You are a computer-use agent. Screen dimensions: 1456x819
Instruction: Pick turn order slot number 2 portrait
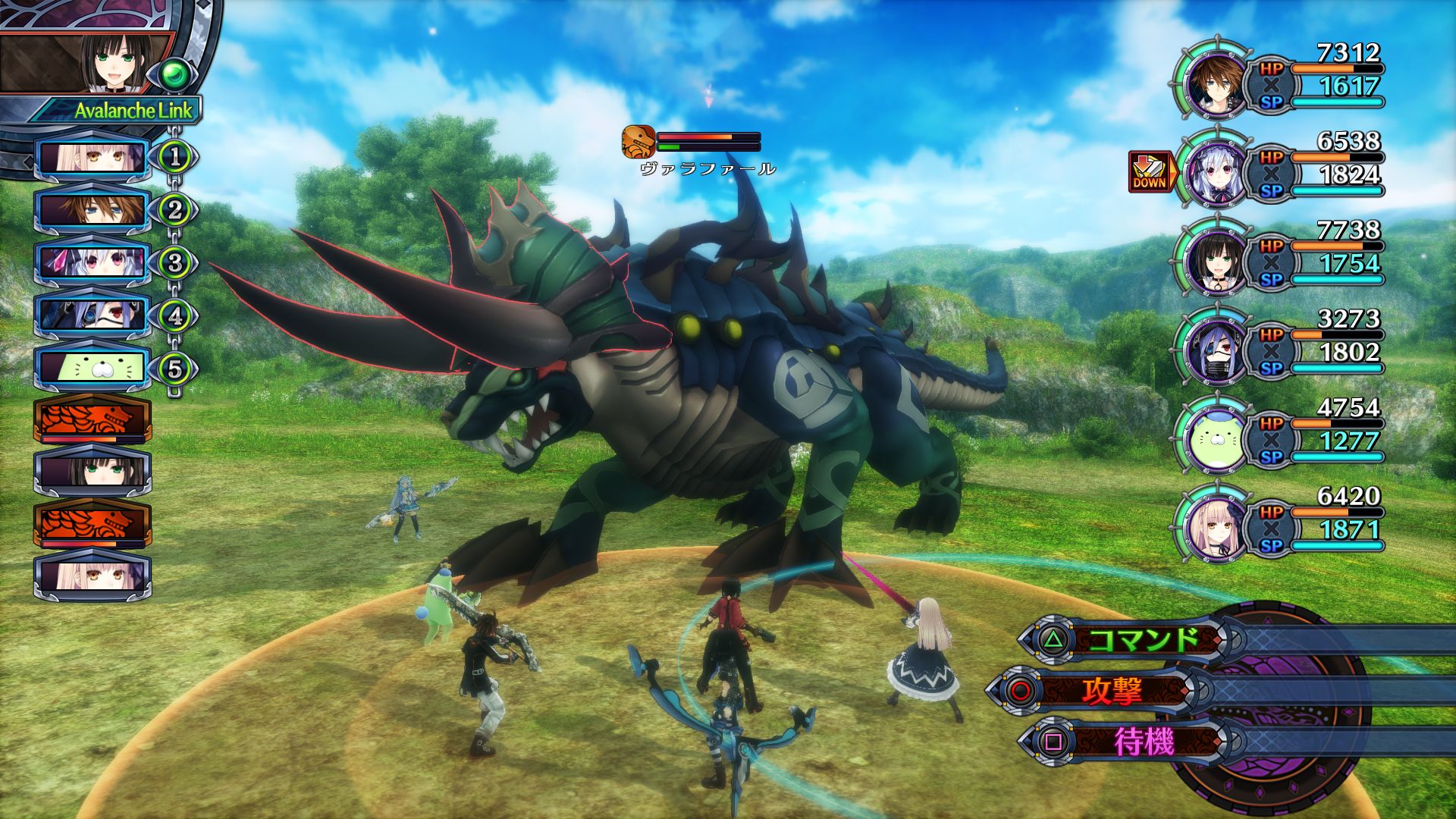(92, 210)
